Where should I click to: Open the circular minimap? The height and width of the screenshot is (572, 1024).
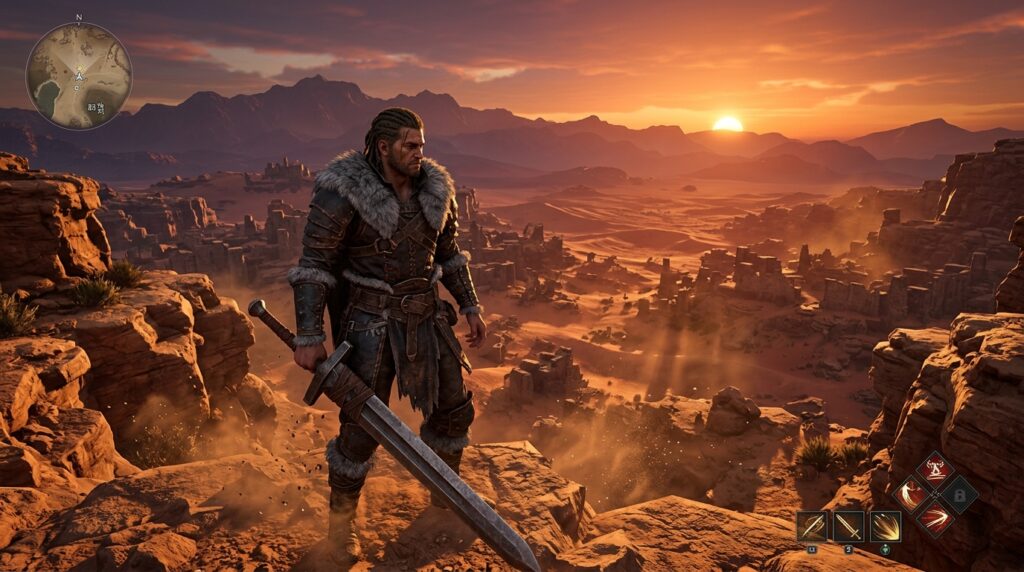79,76
